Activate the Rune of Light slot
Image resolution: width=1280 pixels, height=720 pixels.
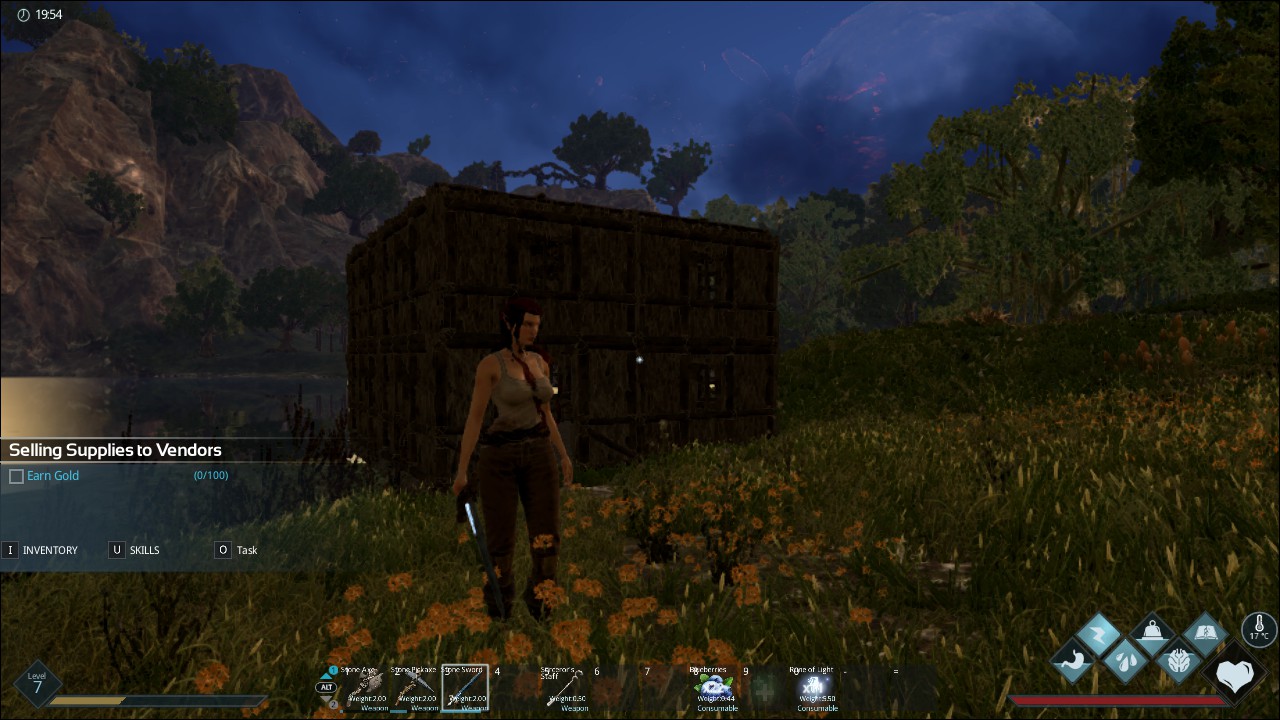tap(815, 690)
